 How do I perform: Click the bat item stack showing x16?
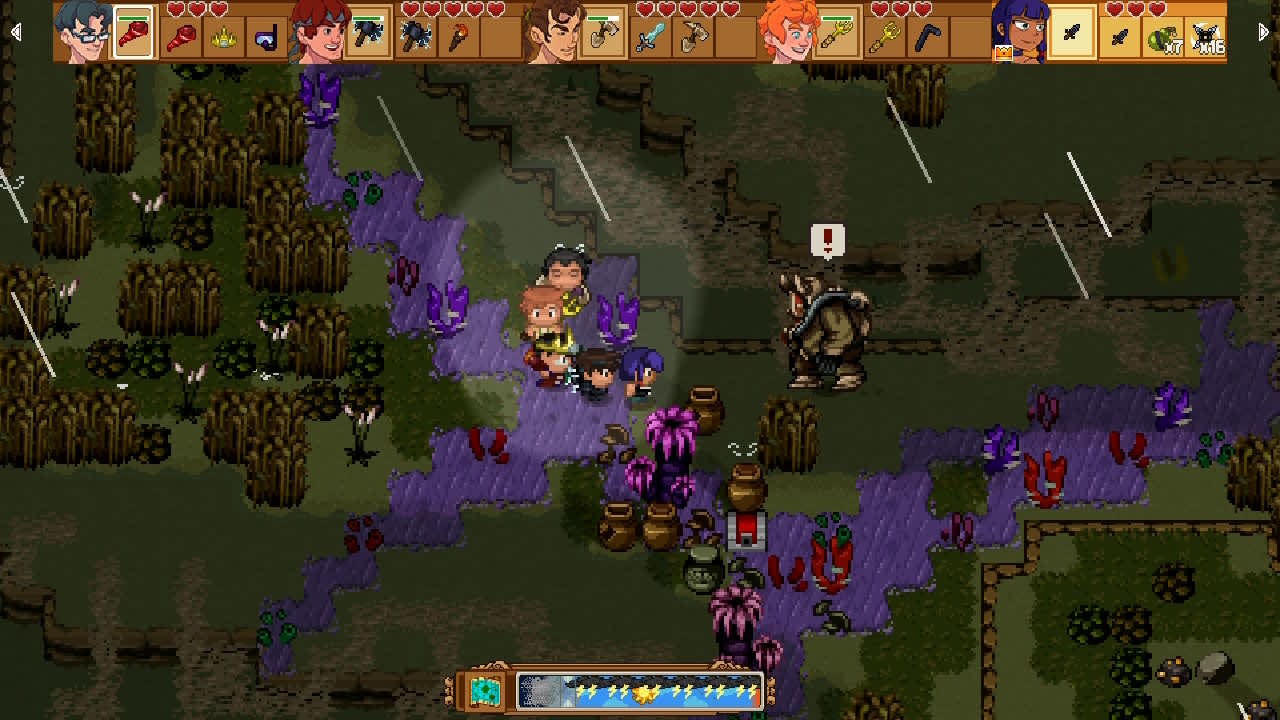[1205, 37]
